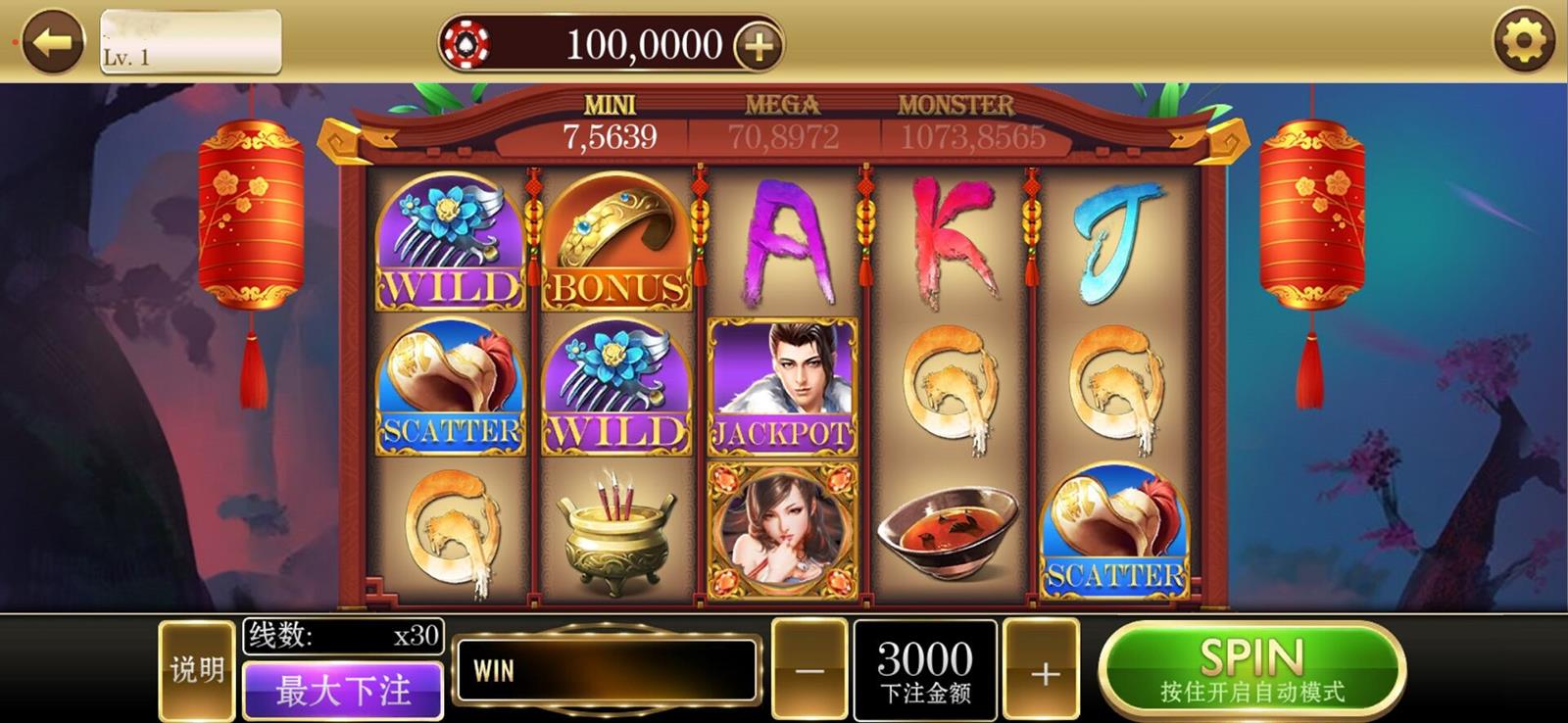
Task: Increase the bet amount with plus
Action: point(1044,672)
